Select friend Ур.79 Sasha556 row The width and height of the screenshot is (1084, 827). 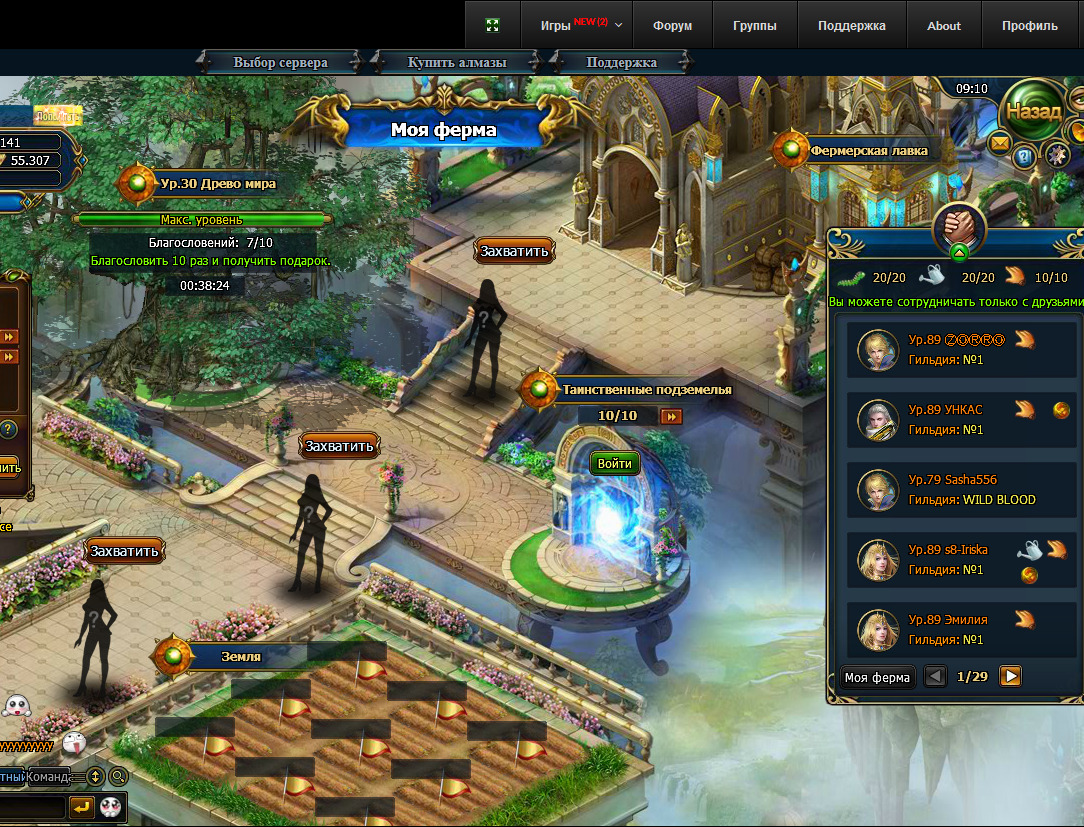[961, 490]
